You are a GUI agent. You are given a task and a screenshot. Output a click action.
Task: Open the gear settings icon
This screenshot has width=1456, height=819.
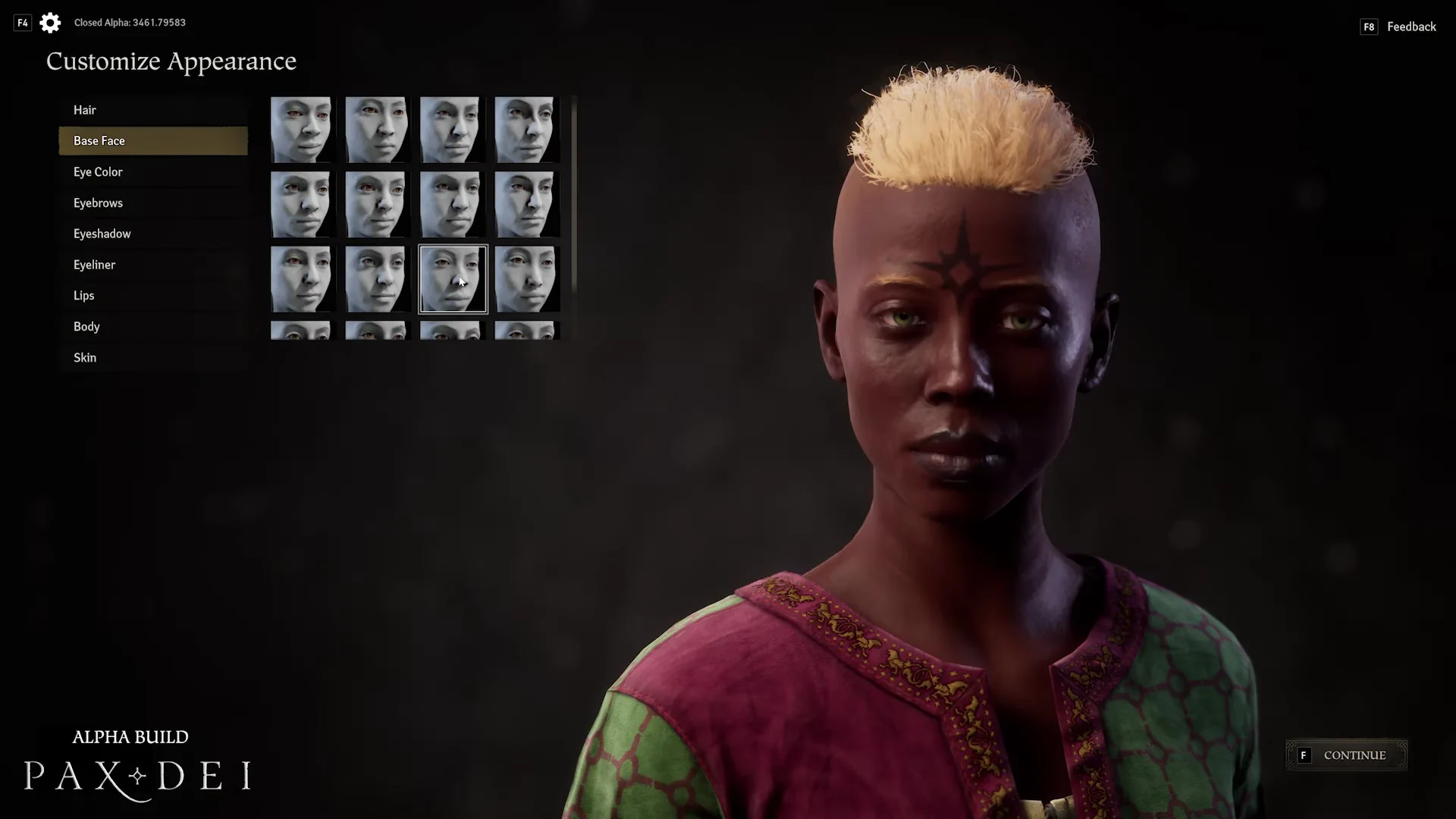50,23
